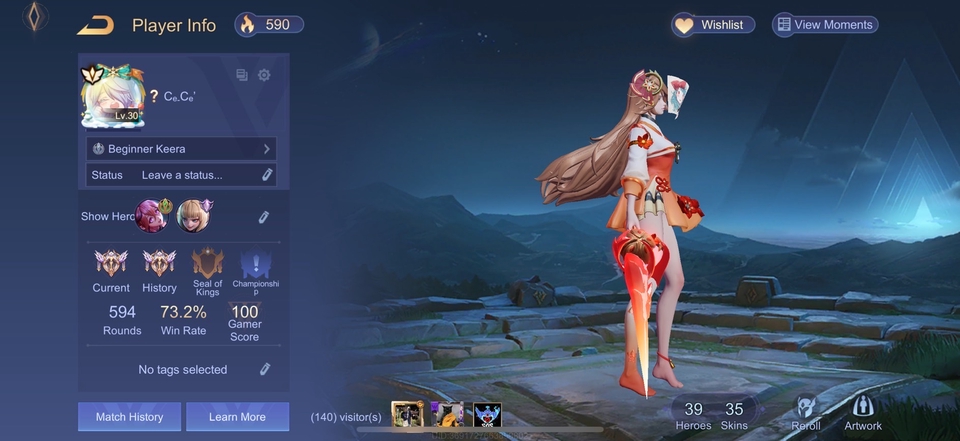960x441 pixels.
Task: Open the Heroes collection count
Action: [693, 414]
